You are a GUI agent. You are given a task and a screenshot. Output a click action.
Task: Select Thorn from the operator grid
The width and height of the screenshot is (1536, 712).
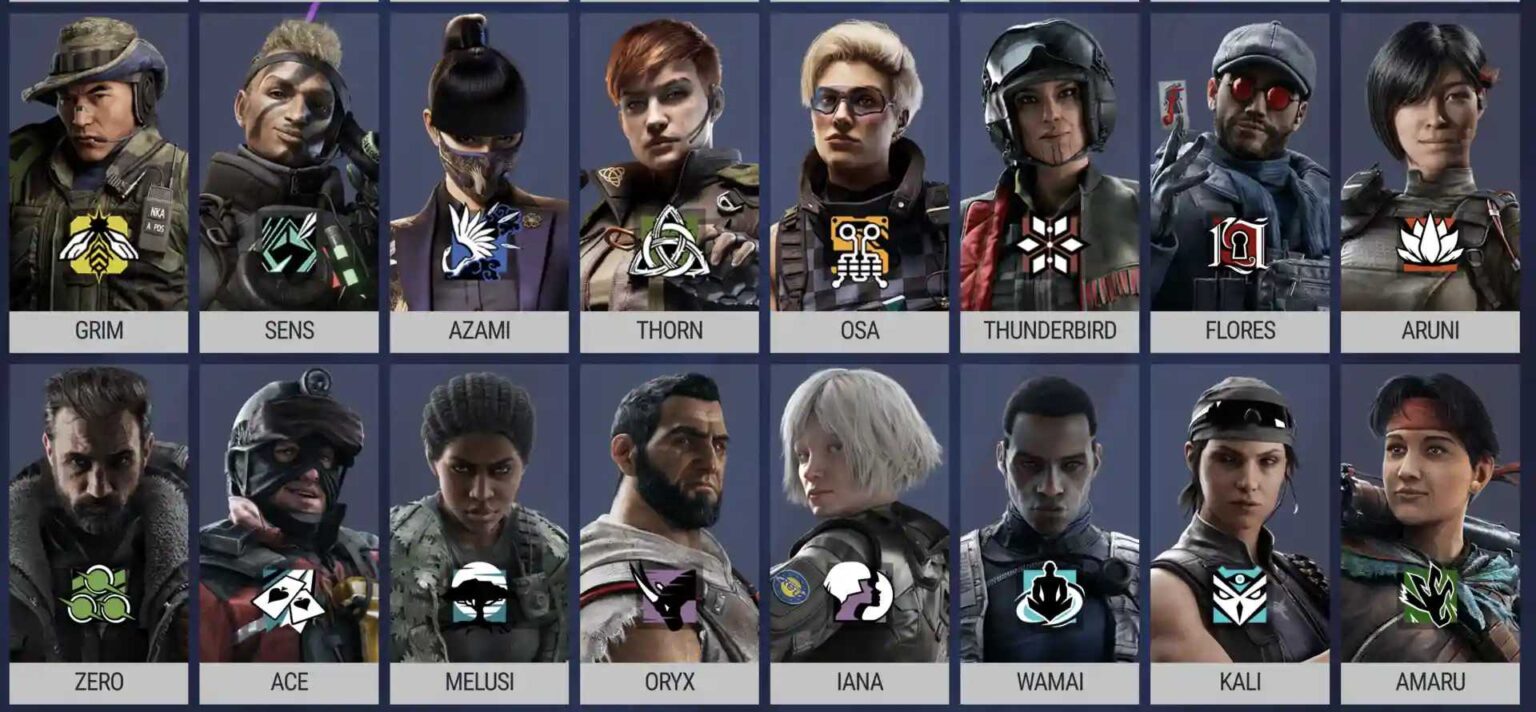click(x=669, y=182)
